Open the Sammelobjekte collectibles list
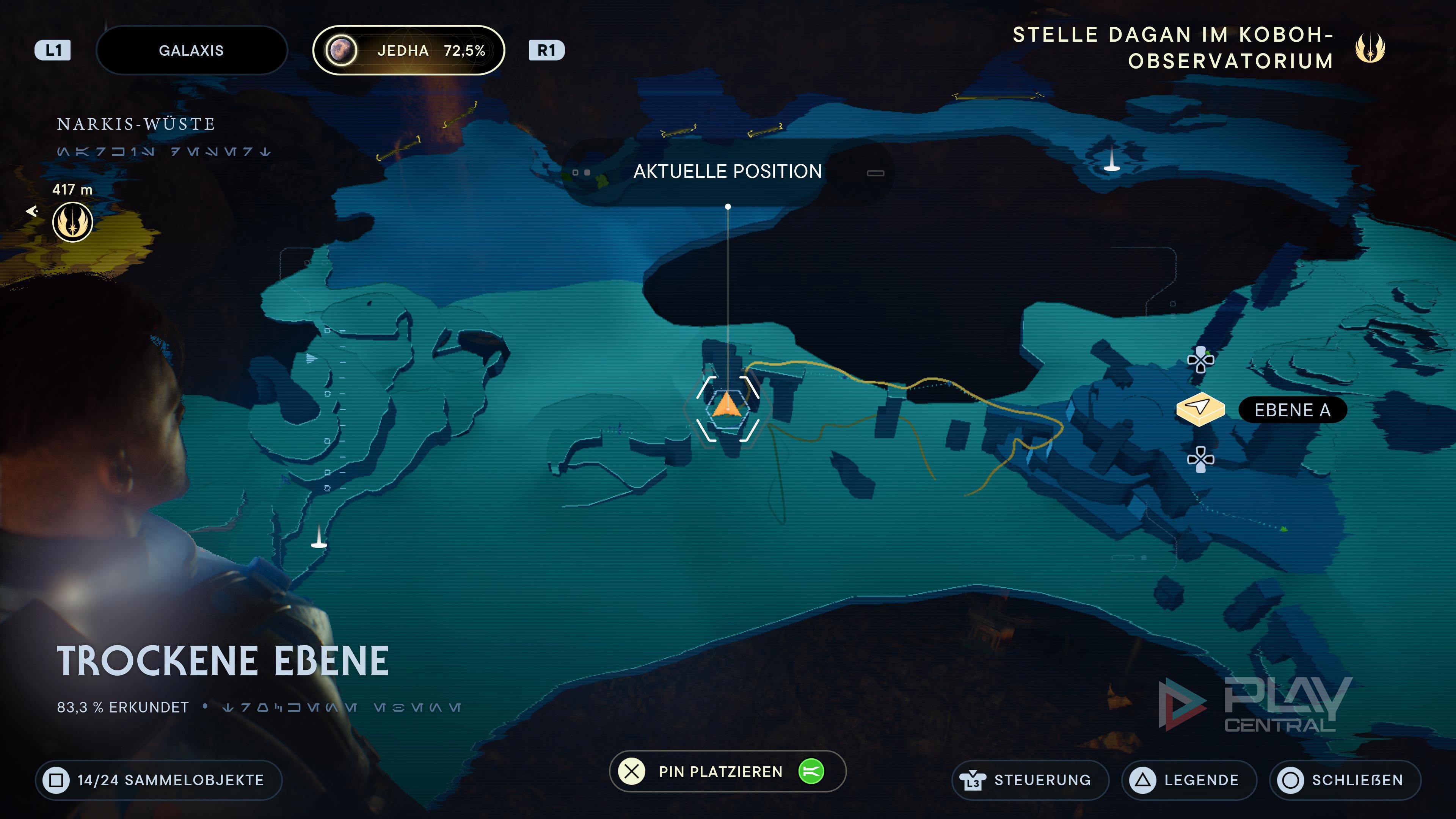 (159, 780)
